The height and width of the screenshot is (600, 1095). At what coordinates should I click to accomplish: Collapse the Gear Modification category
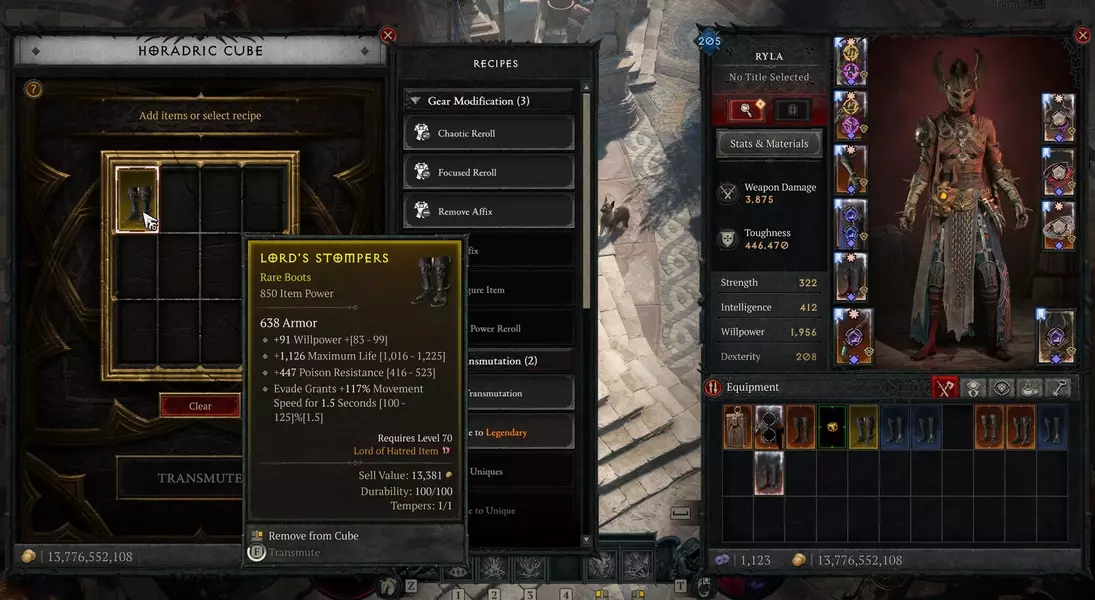[415, 101]
